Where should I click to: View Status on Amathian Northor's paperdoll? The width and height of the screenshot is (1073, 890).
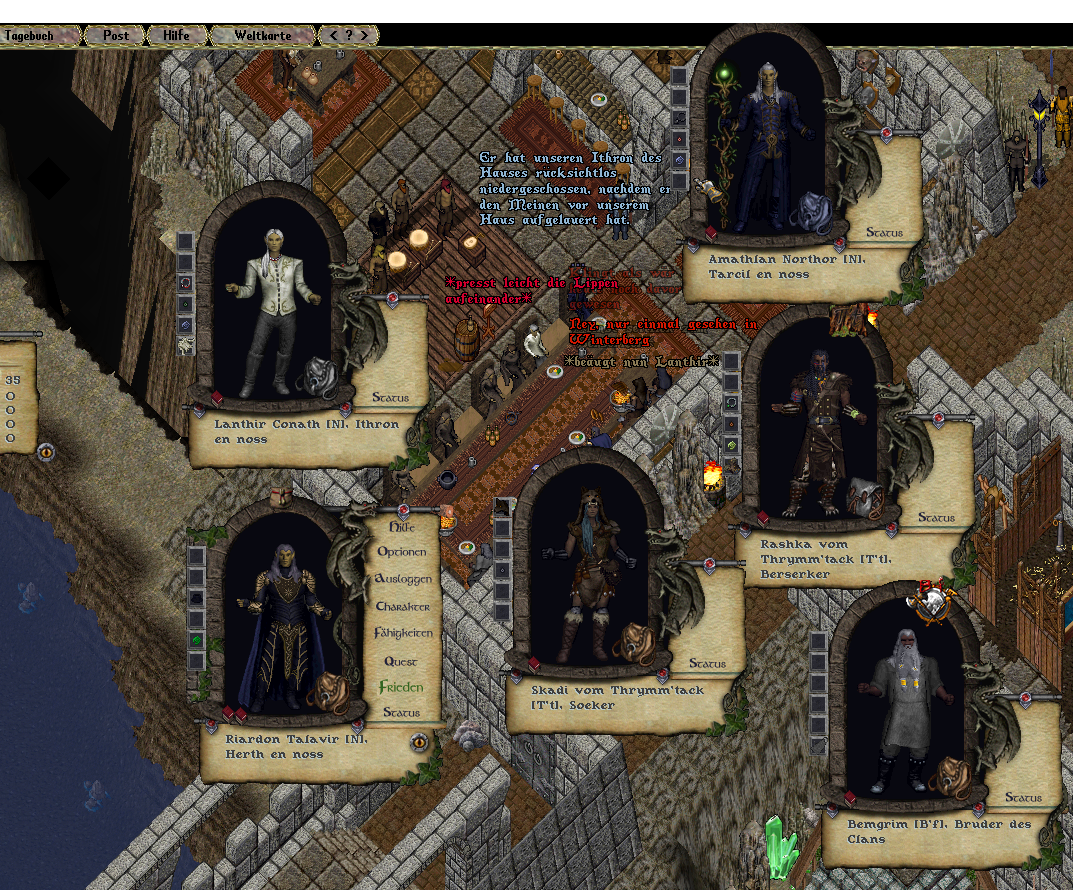click(884, 233)
